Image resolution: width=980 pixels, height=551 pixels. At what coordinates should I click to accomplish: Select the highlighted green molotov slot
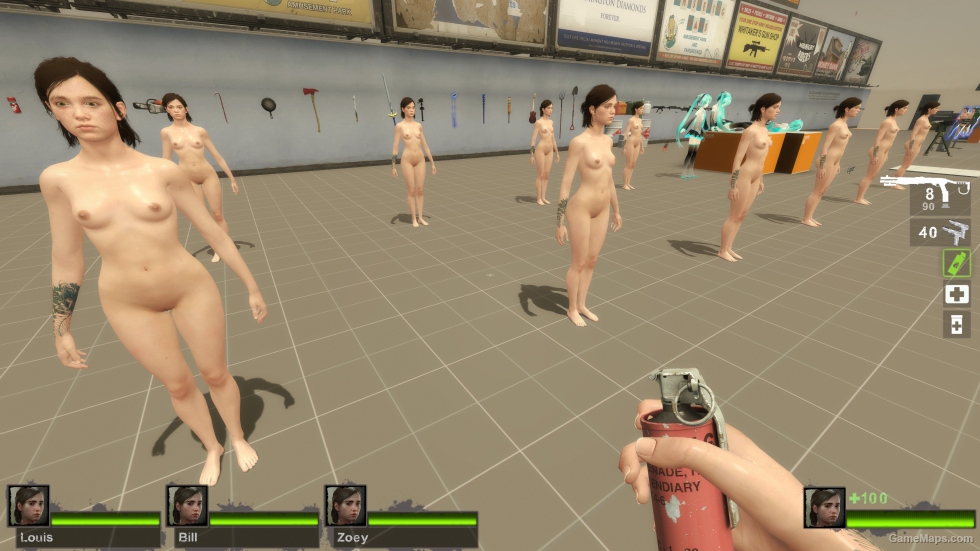(x=956, y=263)
